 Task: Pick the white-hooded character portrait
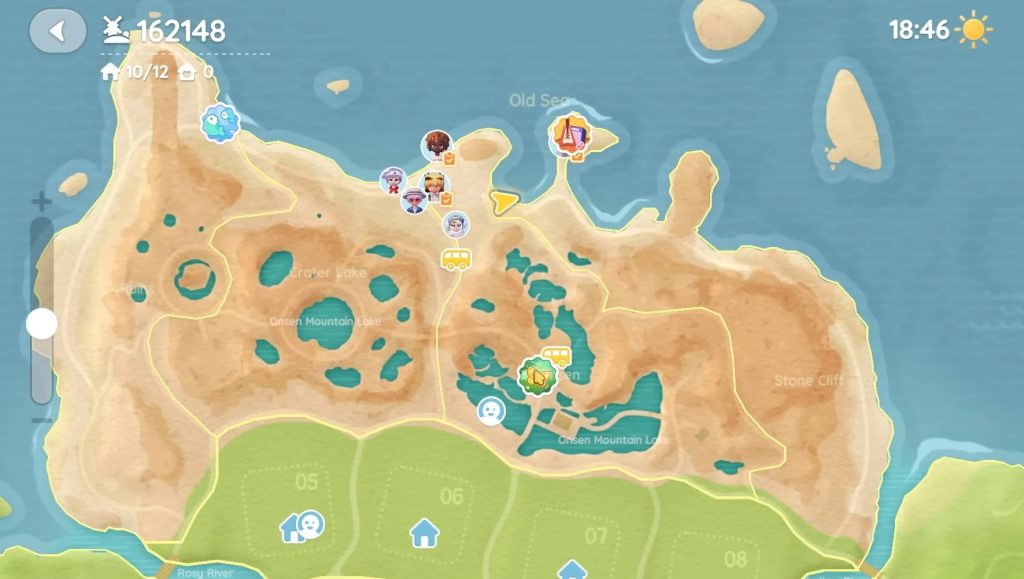[x=456, y=224]
